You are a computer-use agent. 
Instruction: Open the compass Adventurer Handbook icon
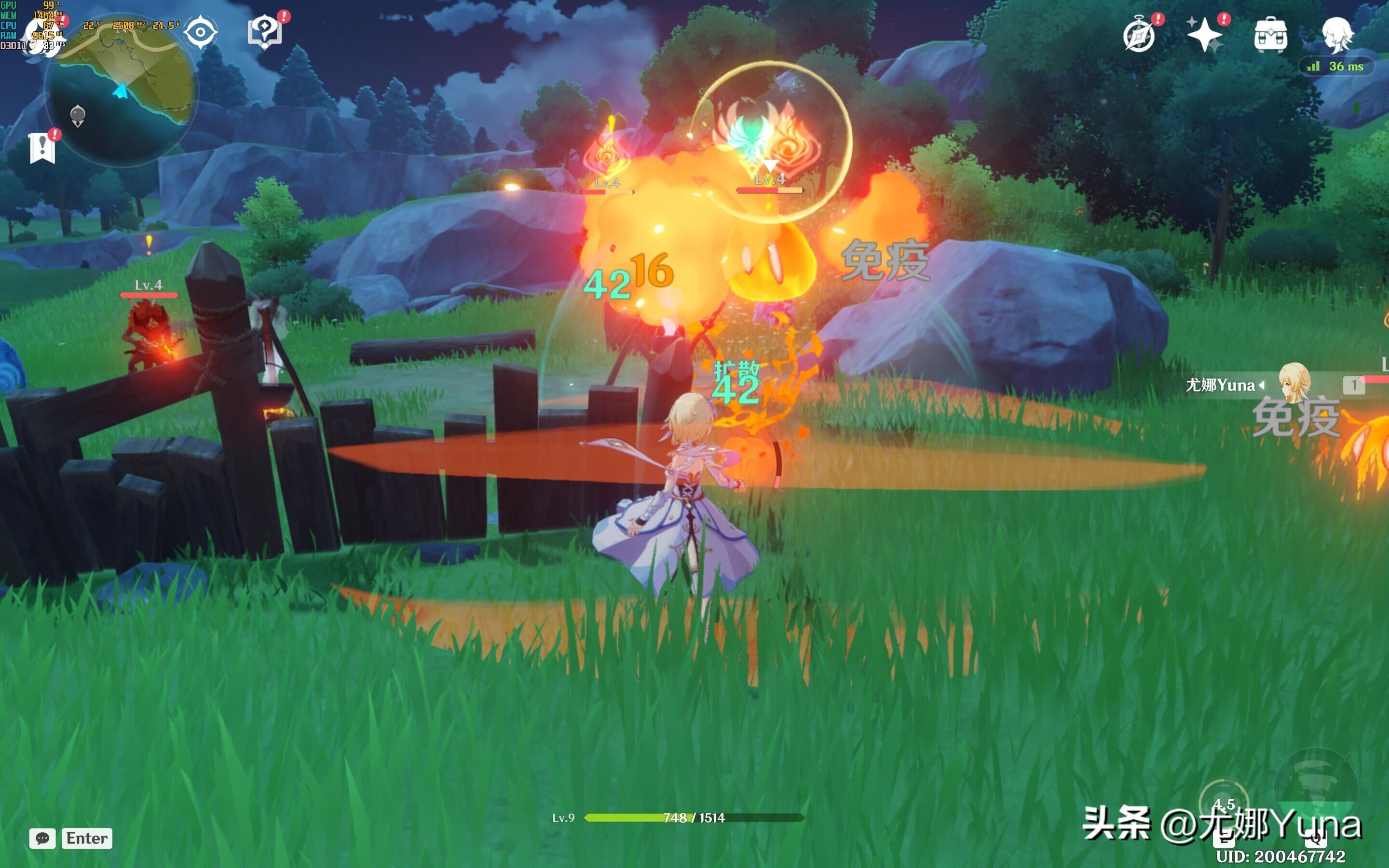(1139, 36)
